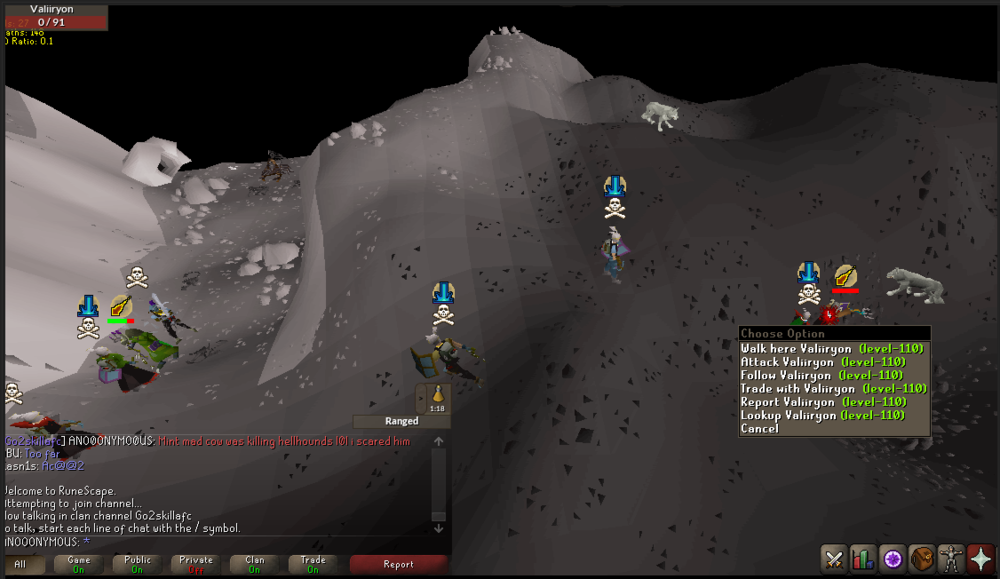Toggle the Trade chat filter
The width and height of the screenshot is (1000, 579).
tap(313, 564)
